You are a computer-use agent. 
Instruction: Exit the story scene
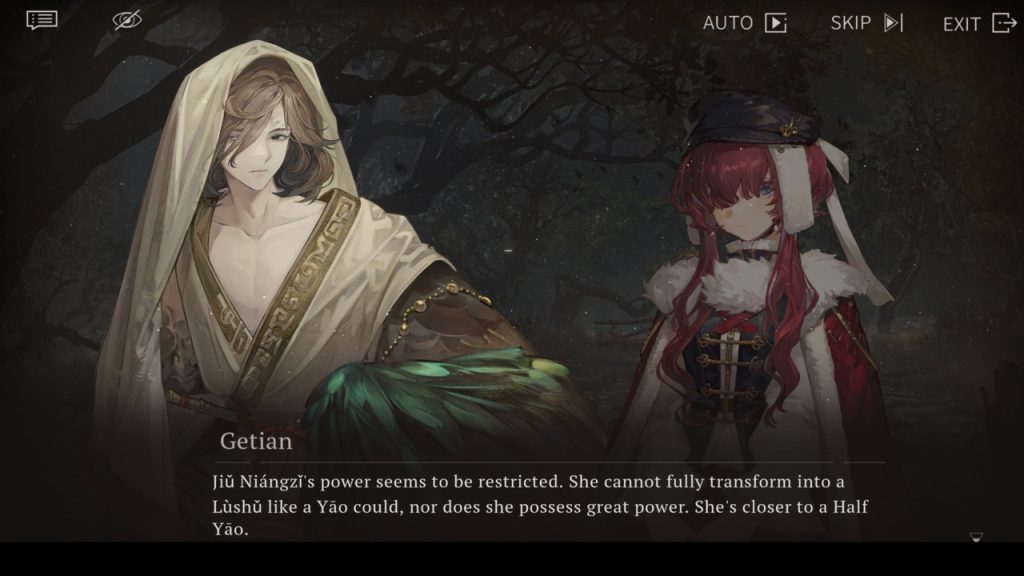(979, 23)
